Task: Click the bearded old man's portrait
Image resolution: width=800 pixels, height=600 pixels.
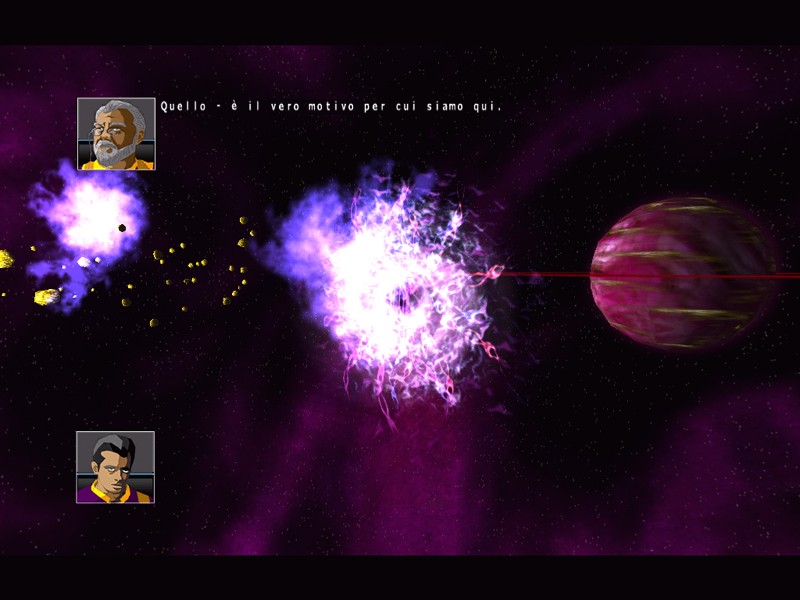Action: point(116,134)
